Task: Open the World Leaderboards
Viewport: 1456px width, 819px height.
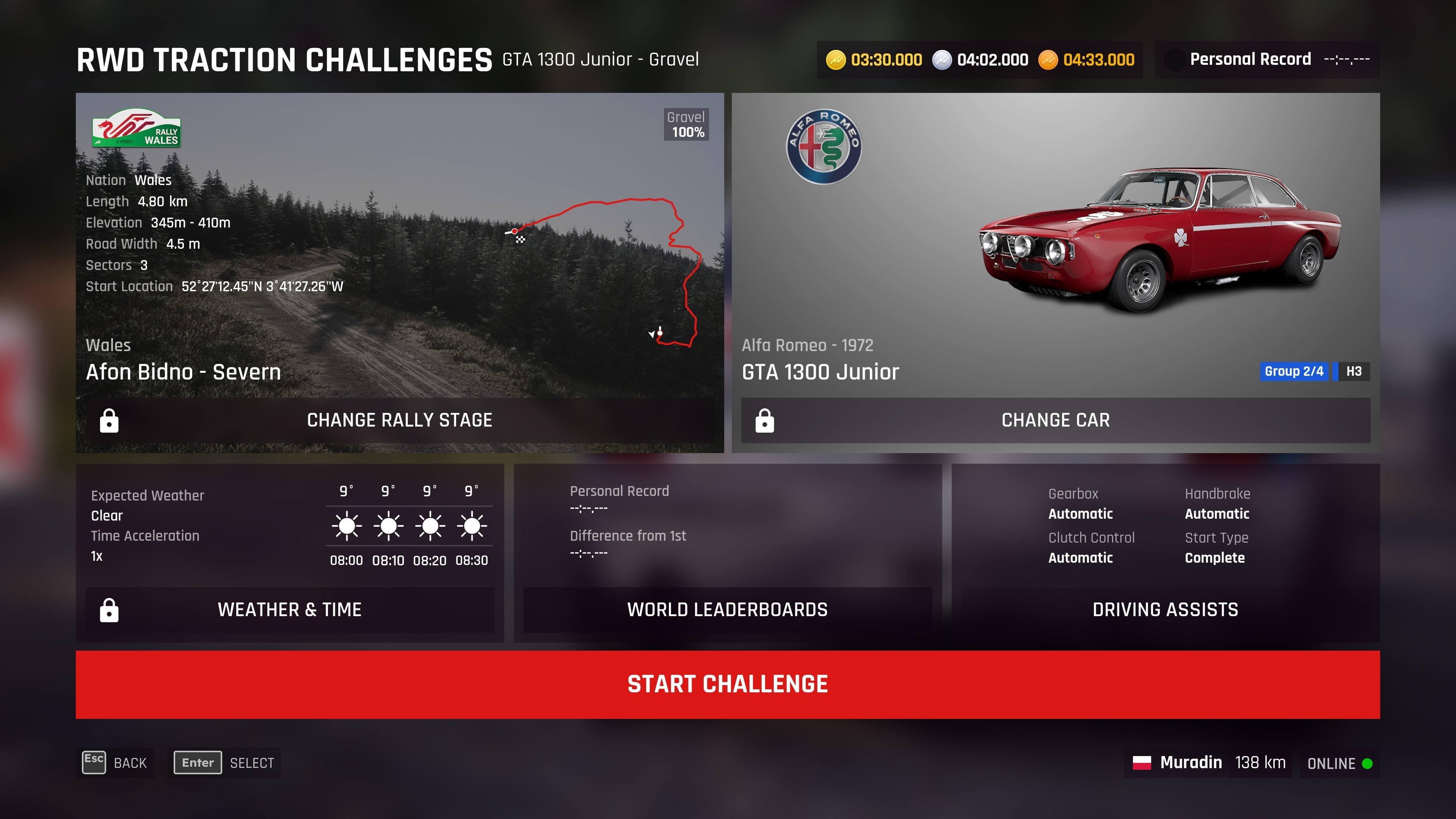Action: [x=728, y=609]
